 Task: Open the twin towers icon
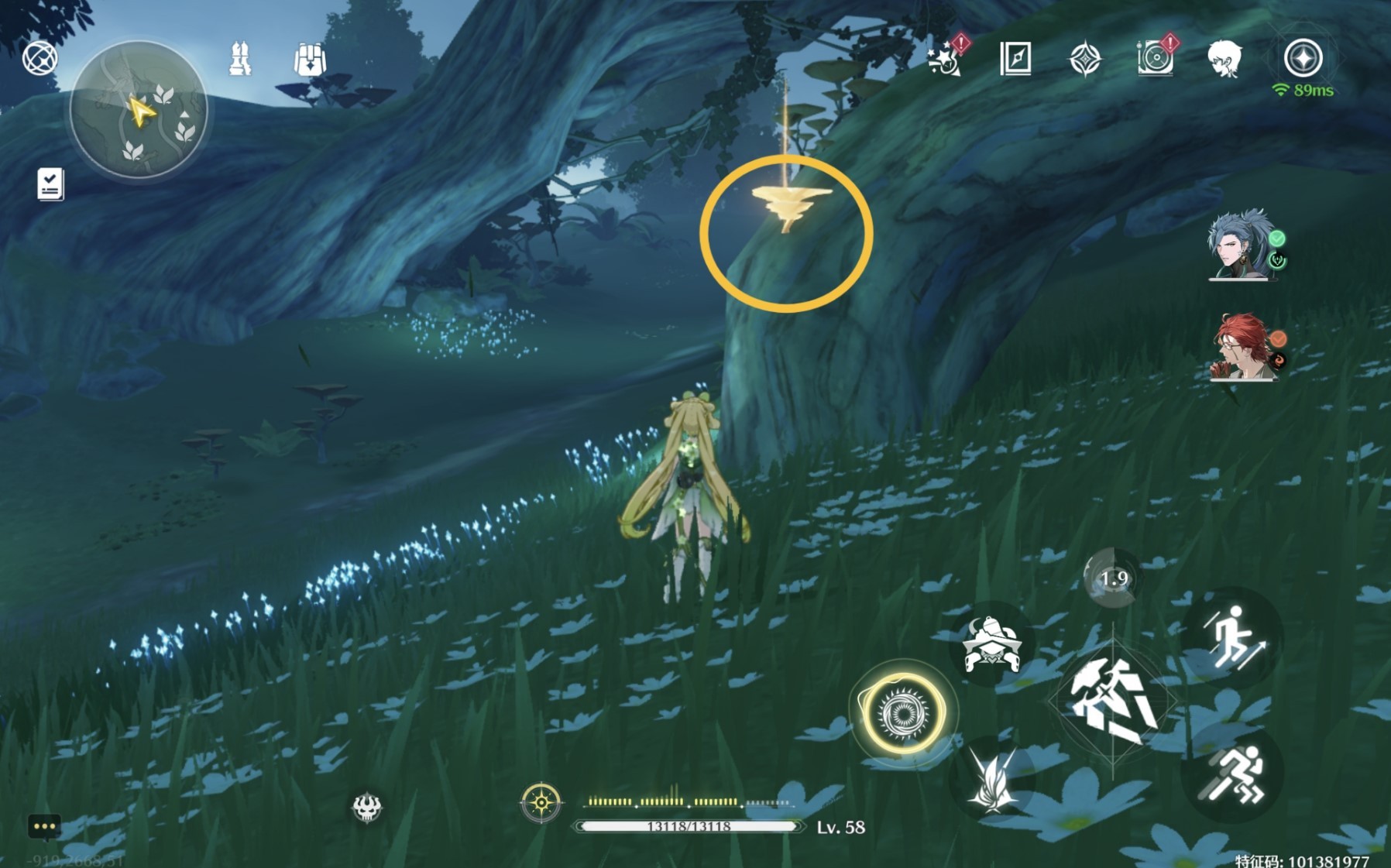240,59
